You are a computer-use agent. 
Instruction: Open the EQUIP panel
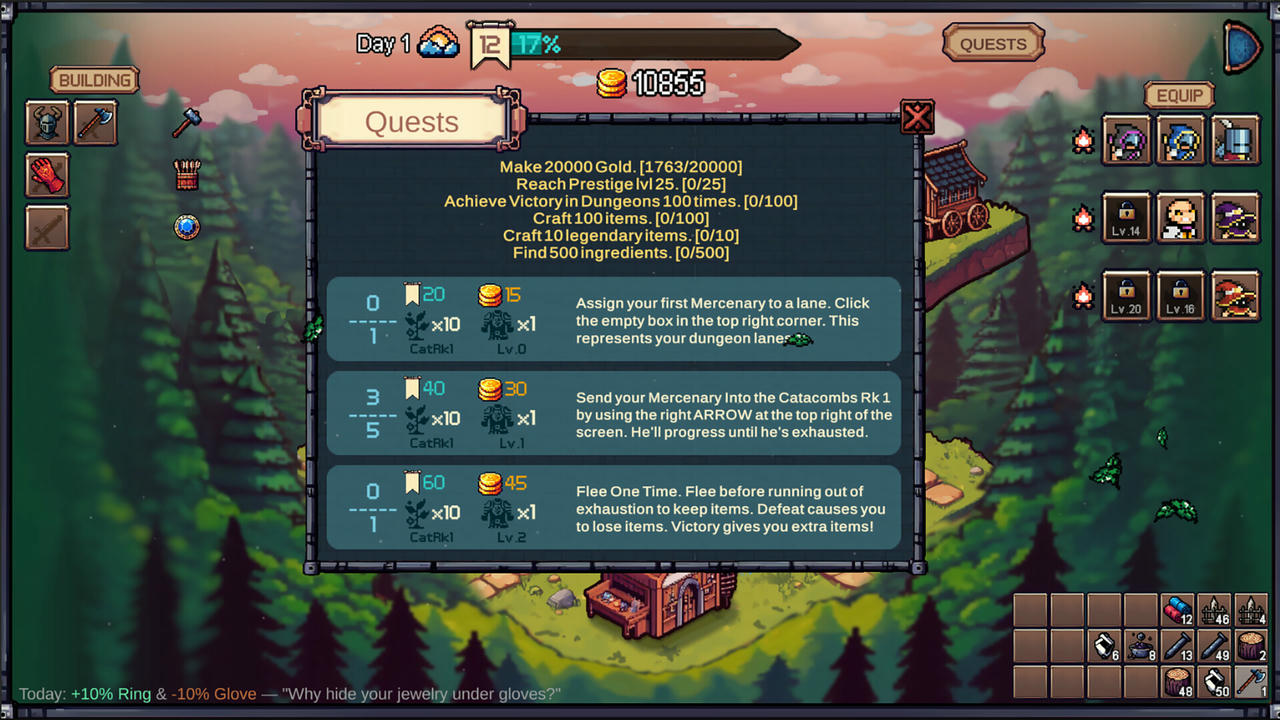pyautogui.click(x=1179, y=95)
